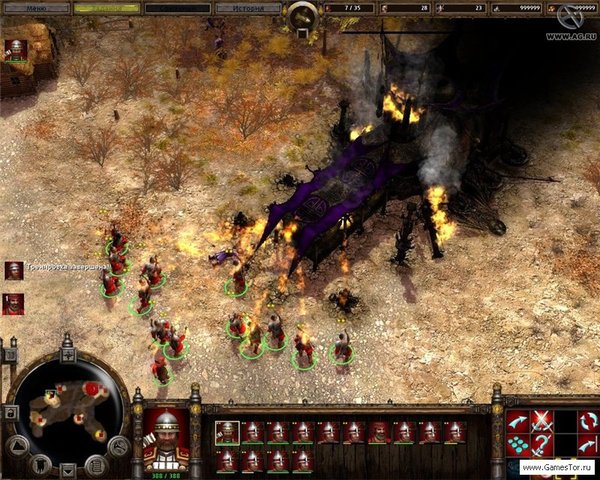Image resolution: width=600 pixels, height=480 pixels.
Task: Activate the move arrow command
Action: click(x=518, y=420)
